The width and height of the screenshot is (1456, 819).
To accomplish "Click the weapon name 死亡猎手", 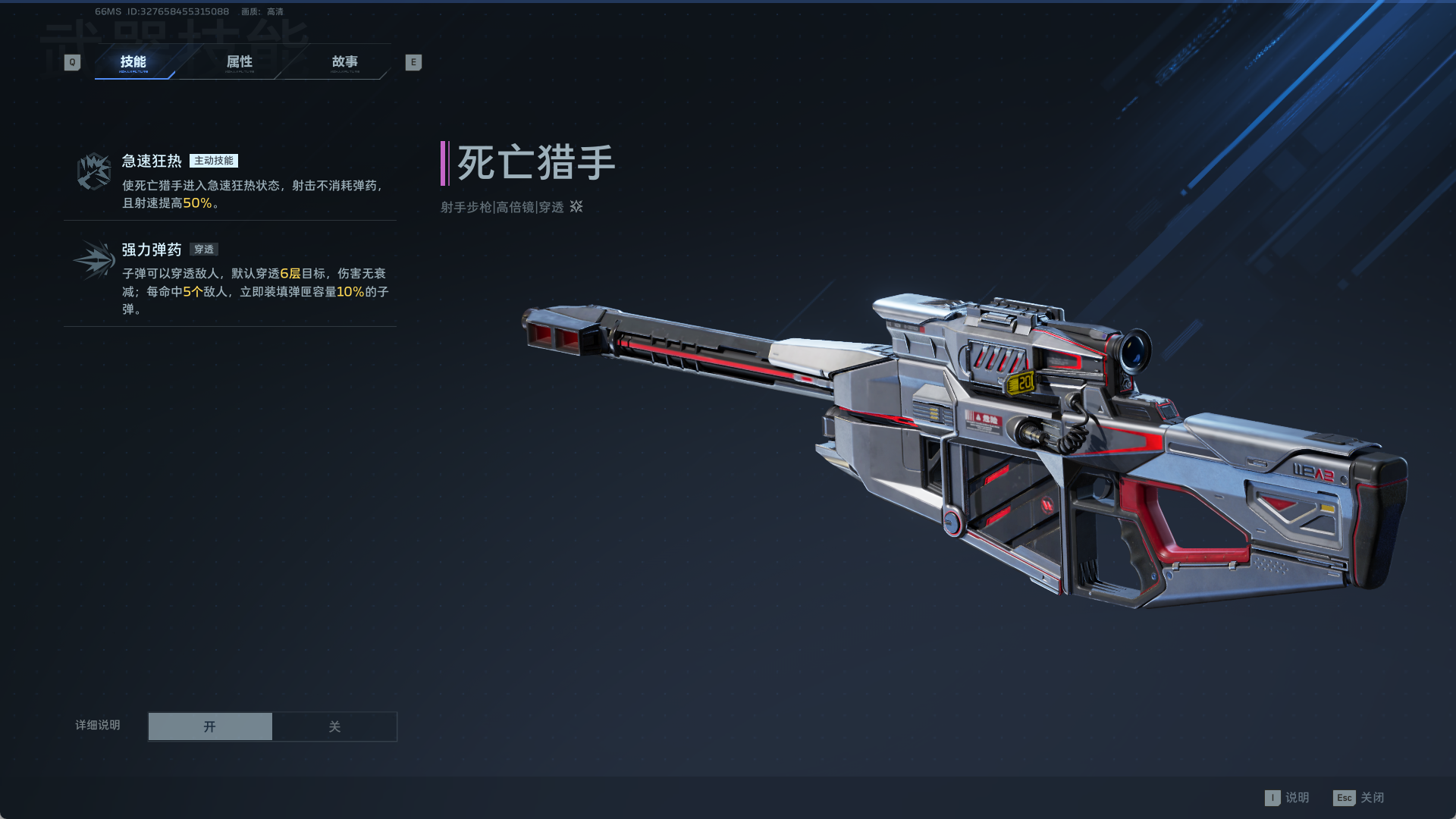I will [535, 162].
